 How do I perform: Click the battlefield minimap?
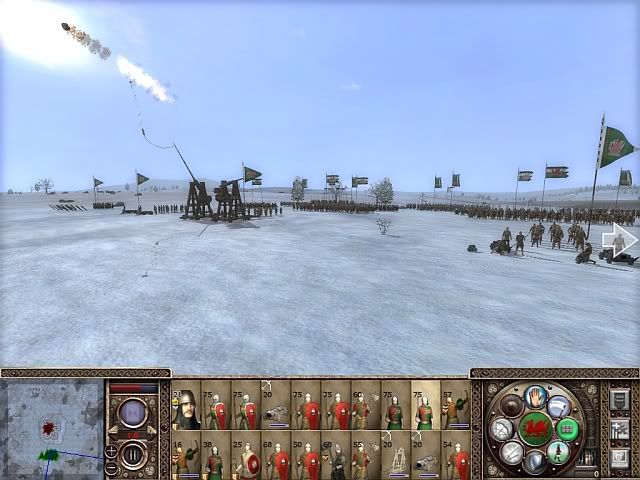coord(52,425)
